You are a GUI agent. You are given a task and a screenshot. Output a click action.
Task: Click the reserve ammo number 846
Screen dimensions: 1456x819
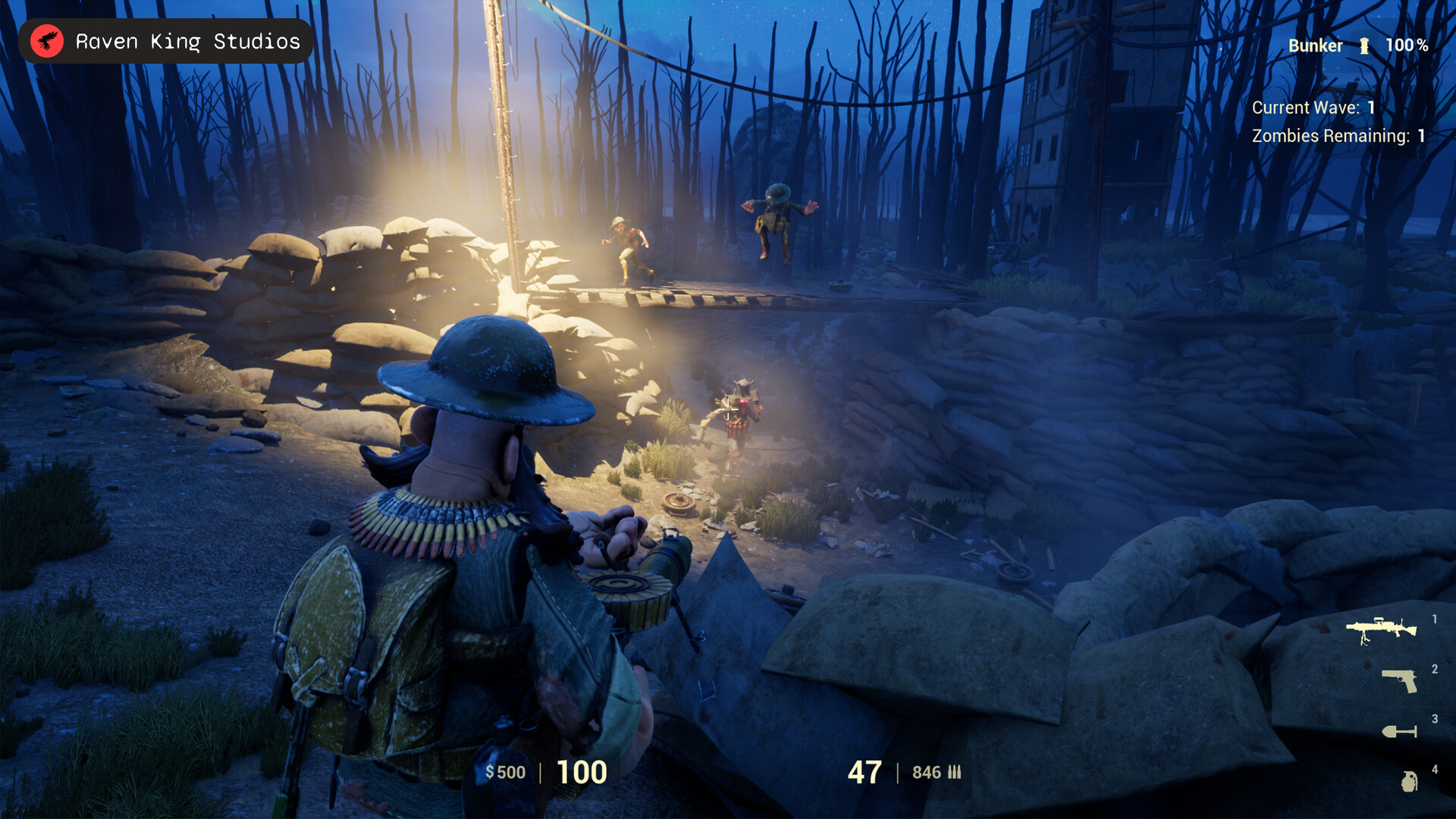(927, 772)
